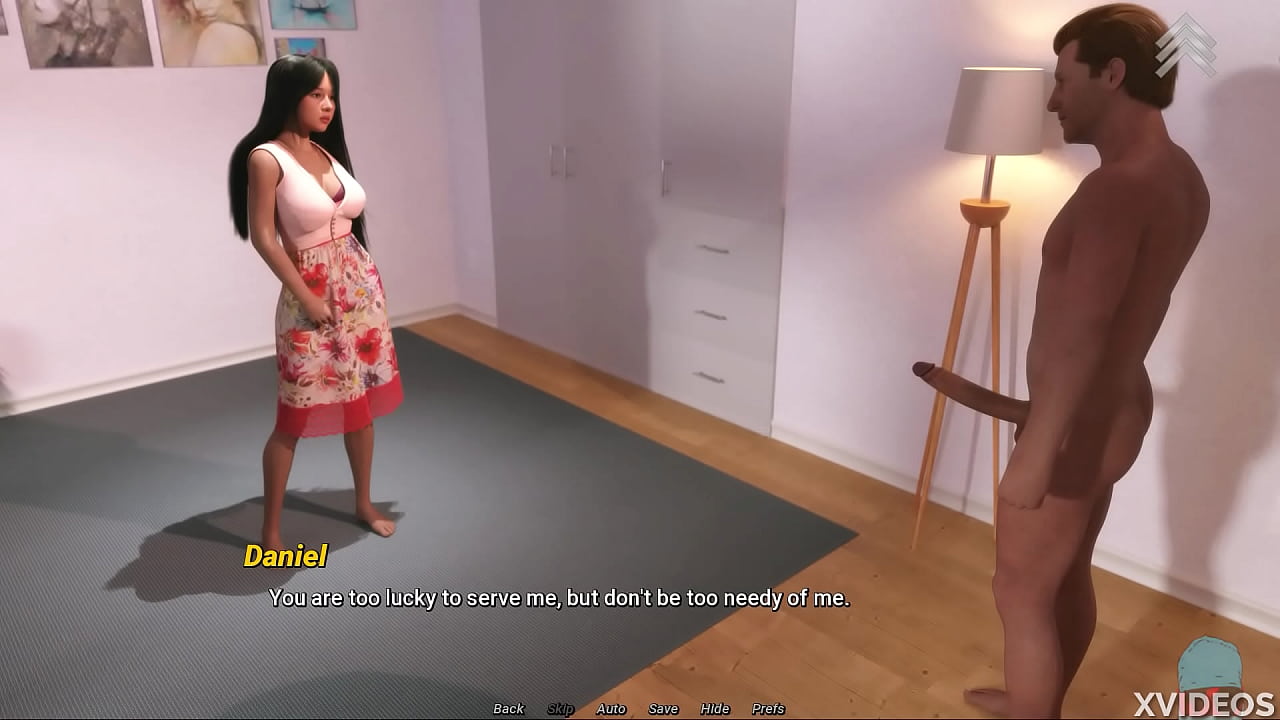This screenshot has width=1280, height=720.
Task: Click the white dresser drawers
Action: tap(715, 310)
